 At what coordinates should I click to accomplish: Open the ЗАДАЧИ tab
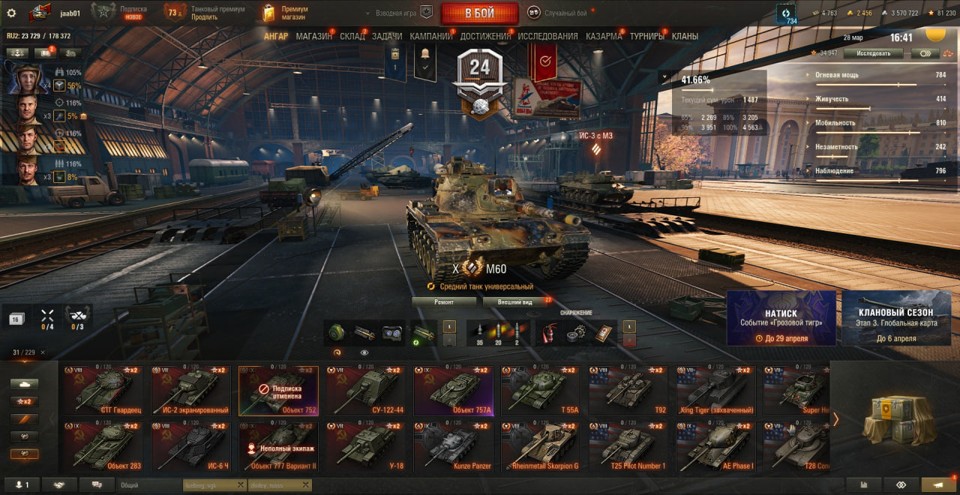(x=387, y=36)
